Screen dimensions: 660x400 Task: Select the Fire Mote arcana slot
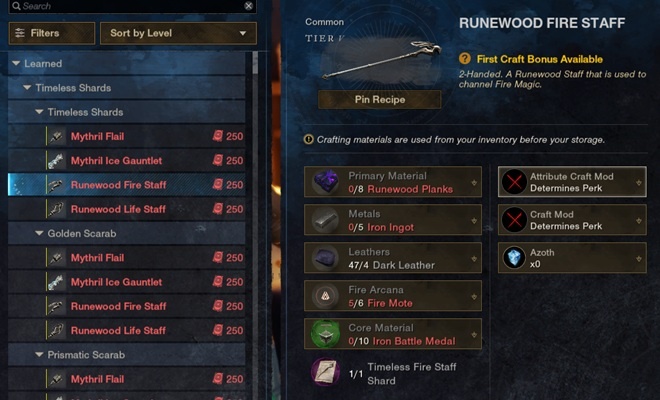(x=393, y=296)
